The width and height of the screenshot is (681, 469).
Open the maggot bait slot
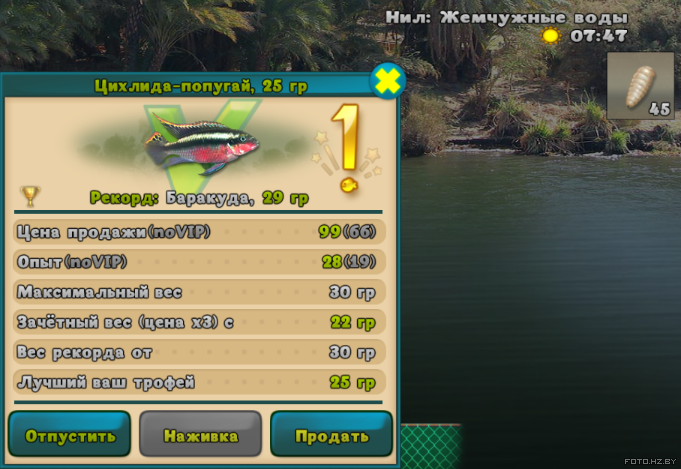coord(640,86)
